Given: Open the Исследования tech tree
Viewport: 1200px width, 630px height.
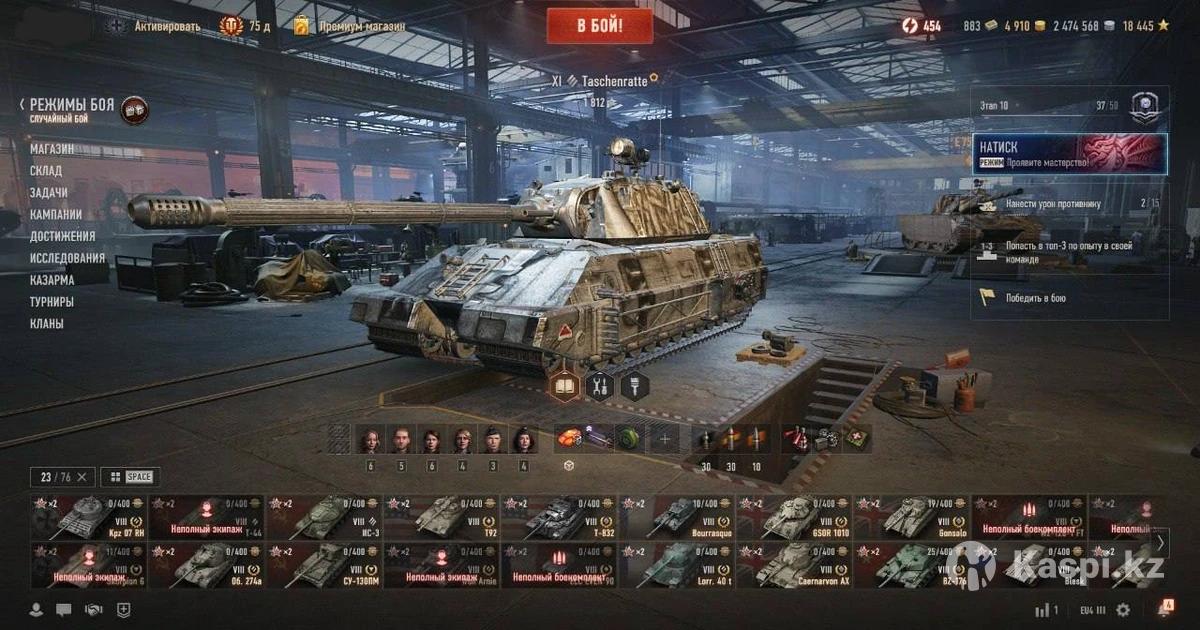Looking at the screenshot, I should pyautogui.click(x=67, y=258).
